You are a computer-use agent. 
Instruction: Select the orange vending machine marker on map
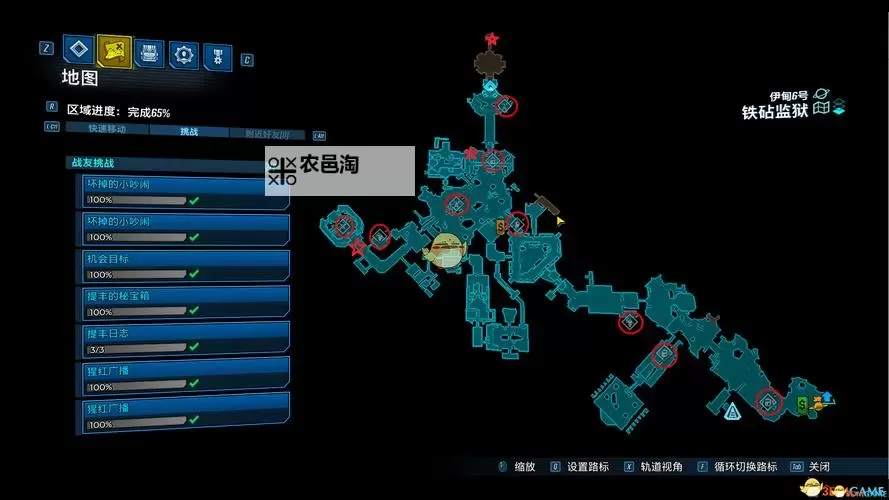pyautogui.click(x=501, y=228)
